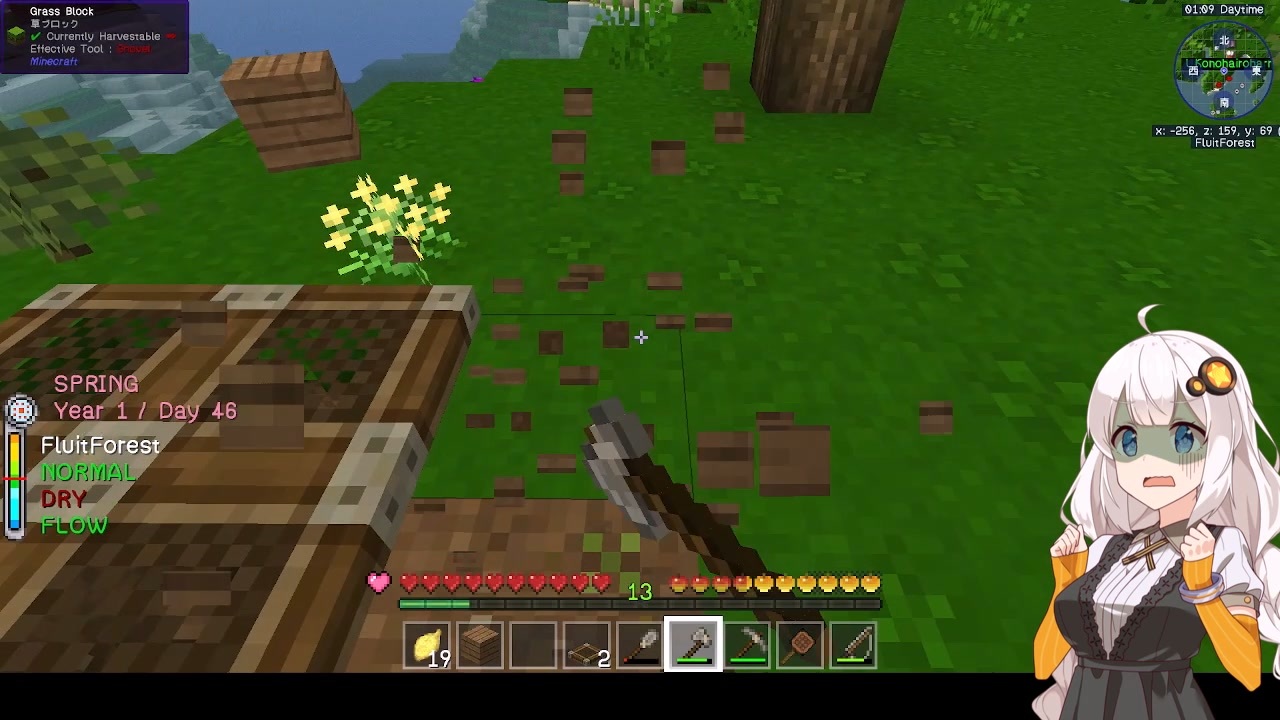Expand the FluitForest biome info display
The width and height of the screenshot is (1280, 720).
click(x=99, y=445)
